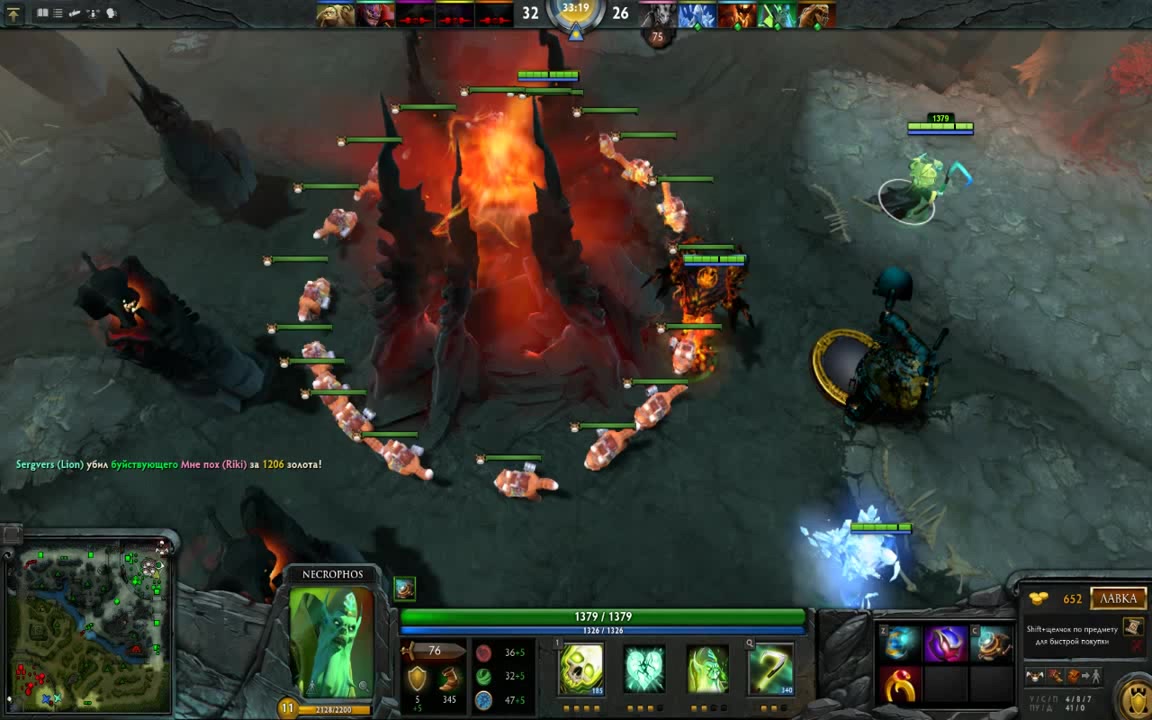
Task: Use the red and gold ring item
Action: [x=900, y=685]
